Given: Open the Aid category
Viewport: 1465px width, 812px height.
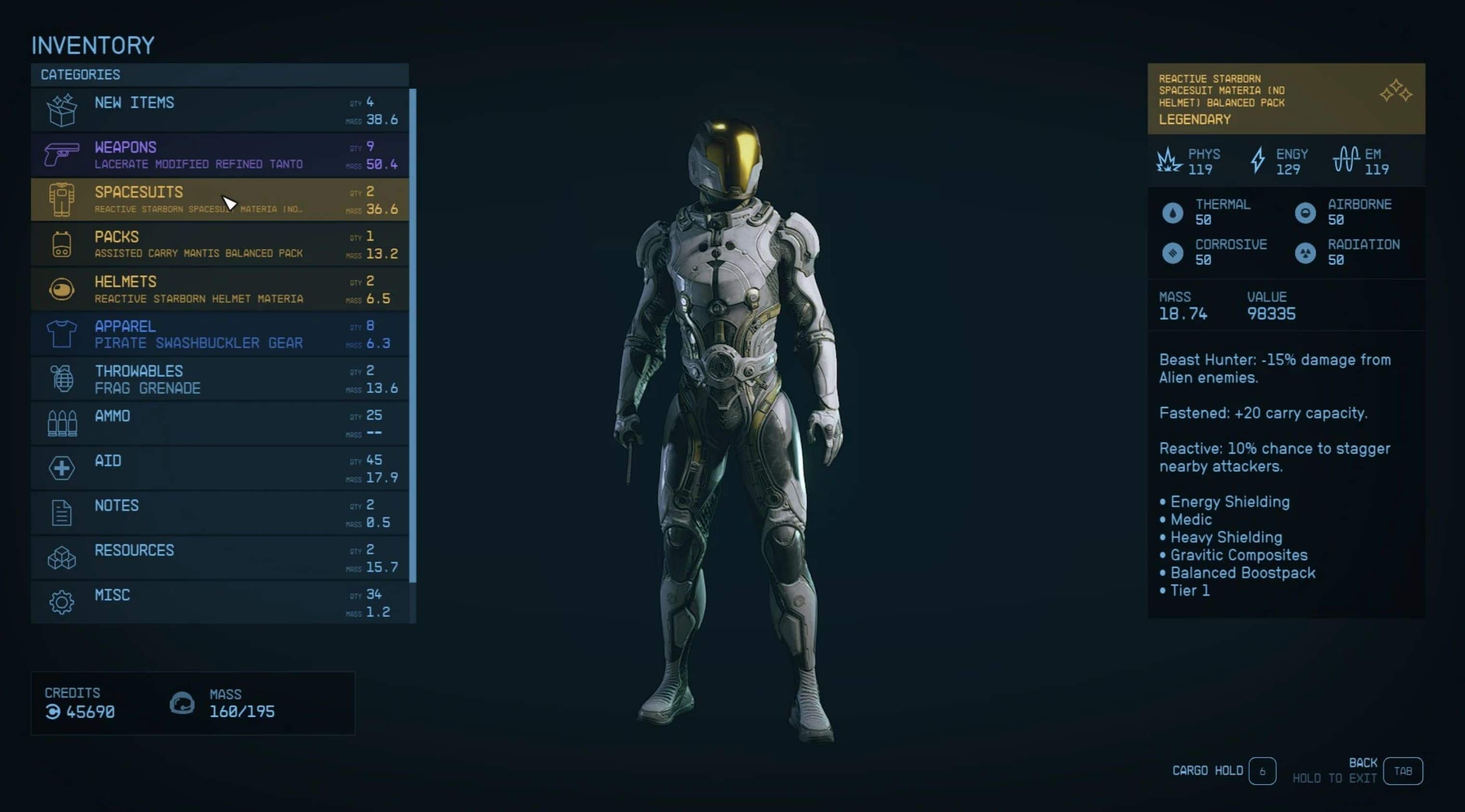Looking at the screenshot, I should pos(220,469).
